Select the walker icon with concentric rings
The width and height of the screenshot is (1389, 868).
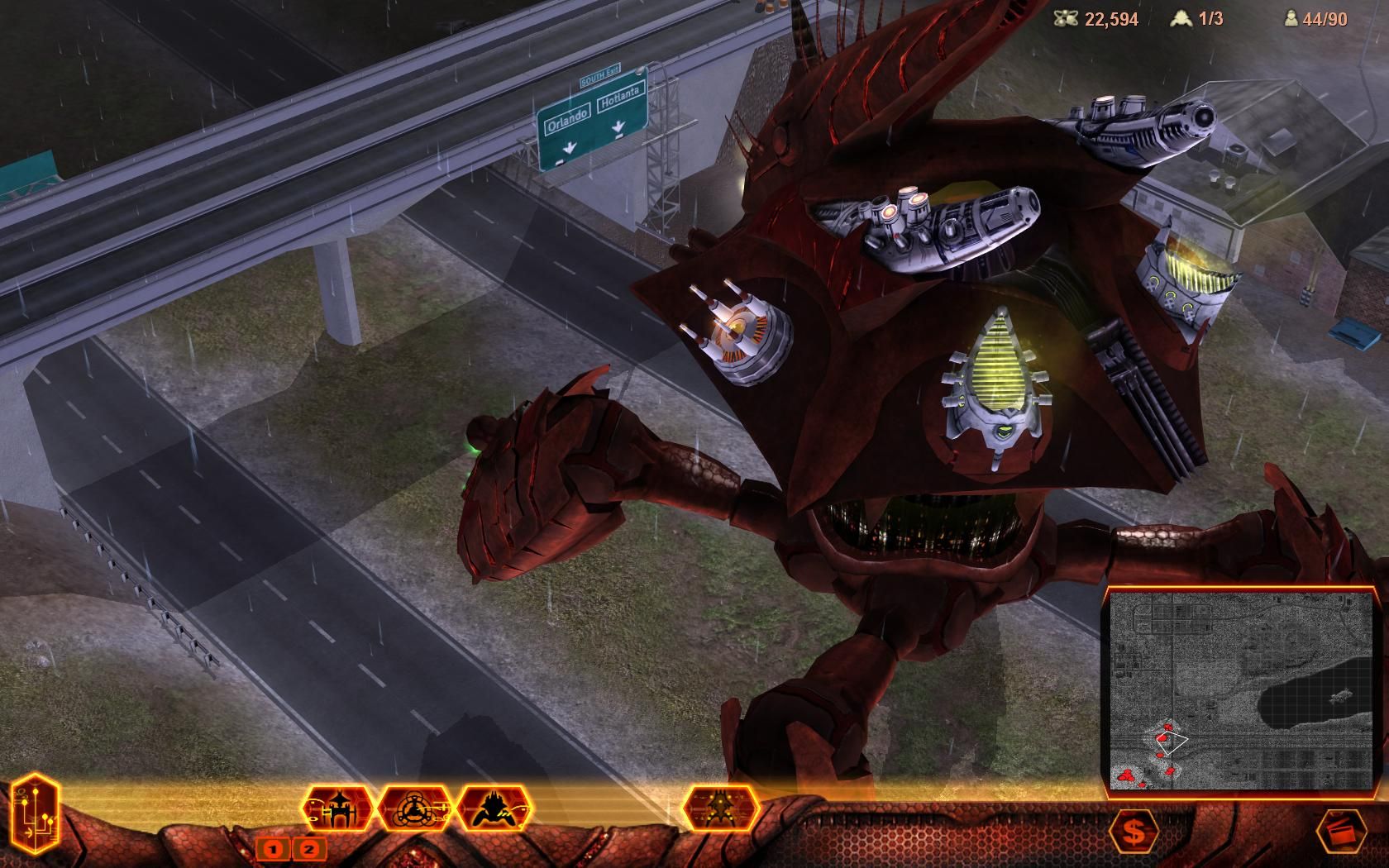coord(416,808)
